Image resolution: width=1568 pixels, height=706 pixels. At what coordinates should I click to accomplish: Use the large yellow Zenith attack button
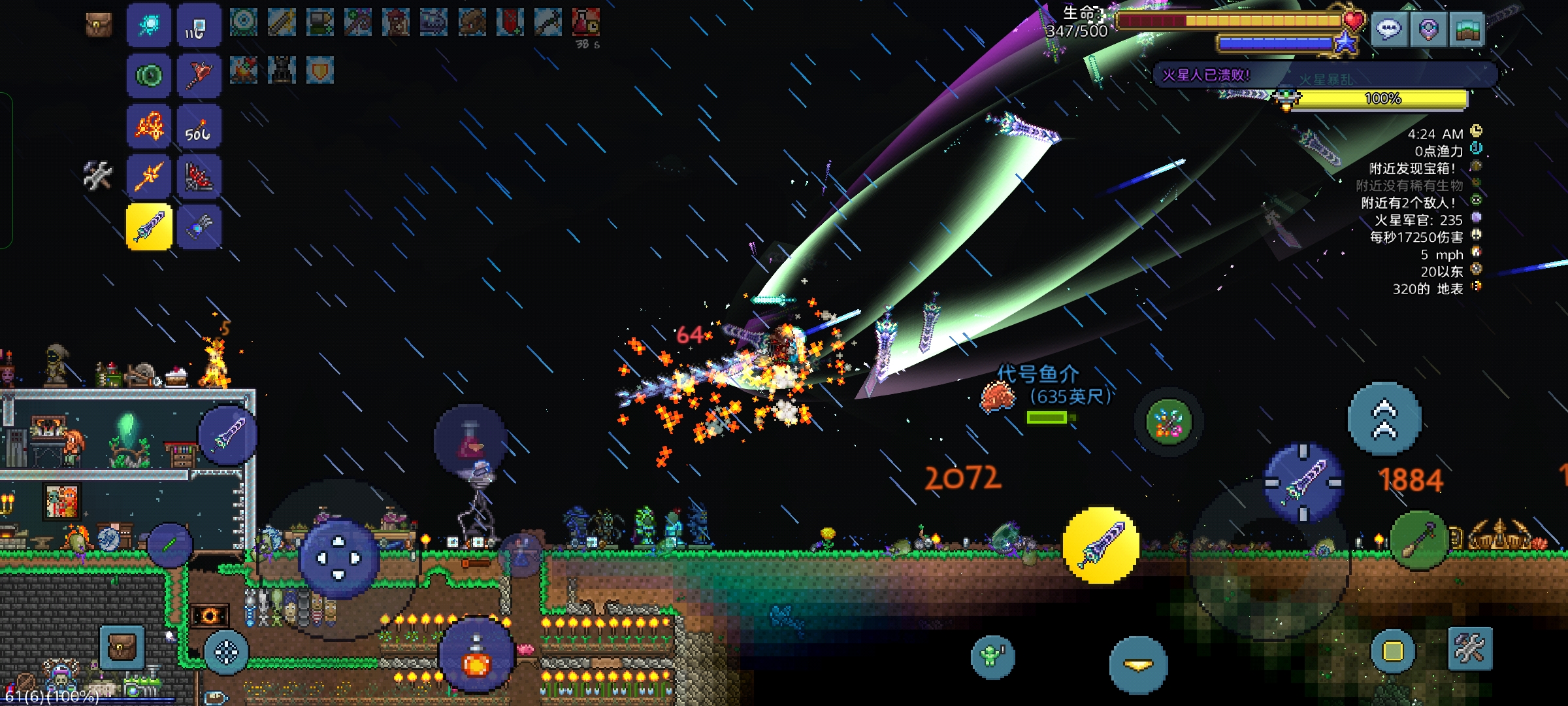pos(1102,545)
